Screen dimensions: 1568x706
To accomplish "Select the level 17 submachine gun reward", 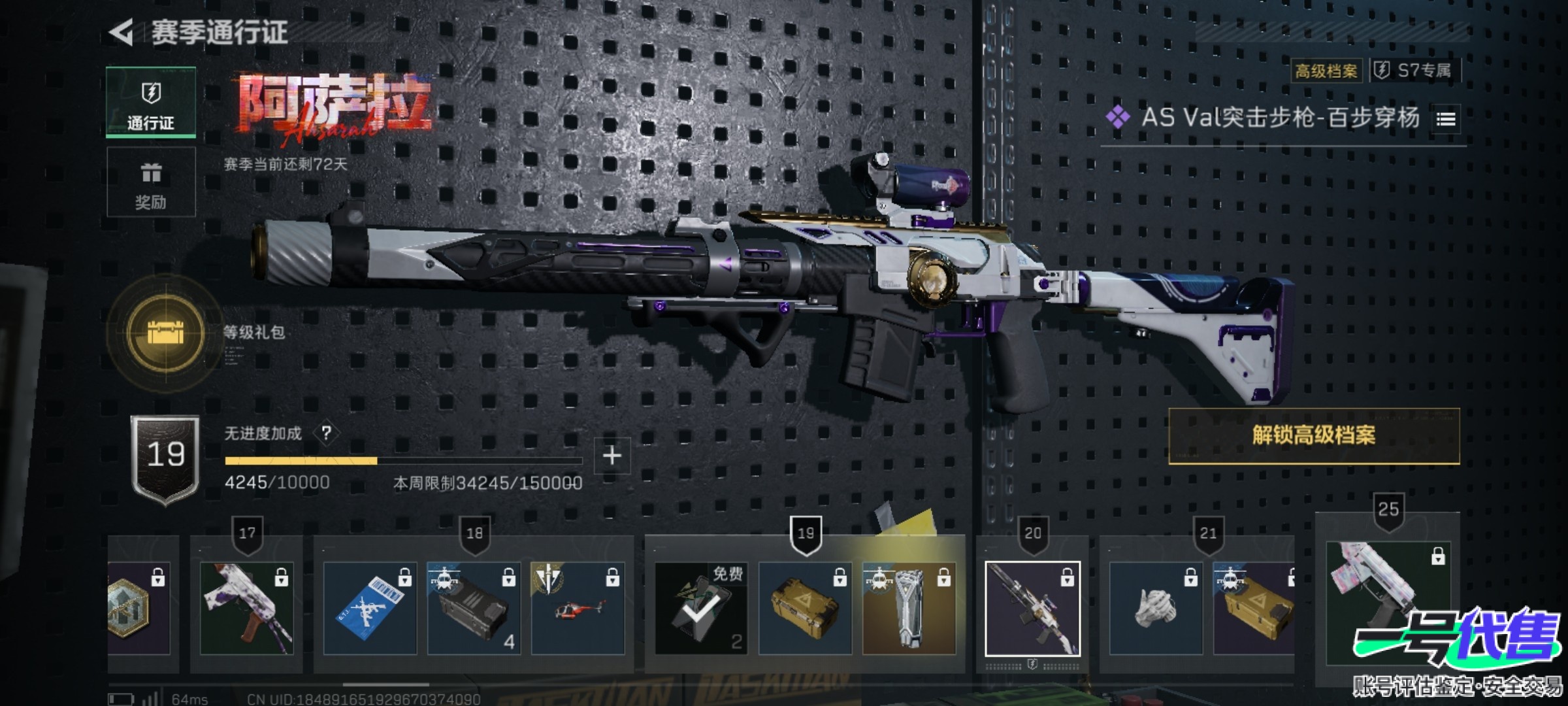I will (246, 608).
